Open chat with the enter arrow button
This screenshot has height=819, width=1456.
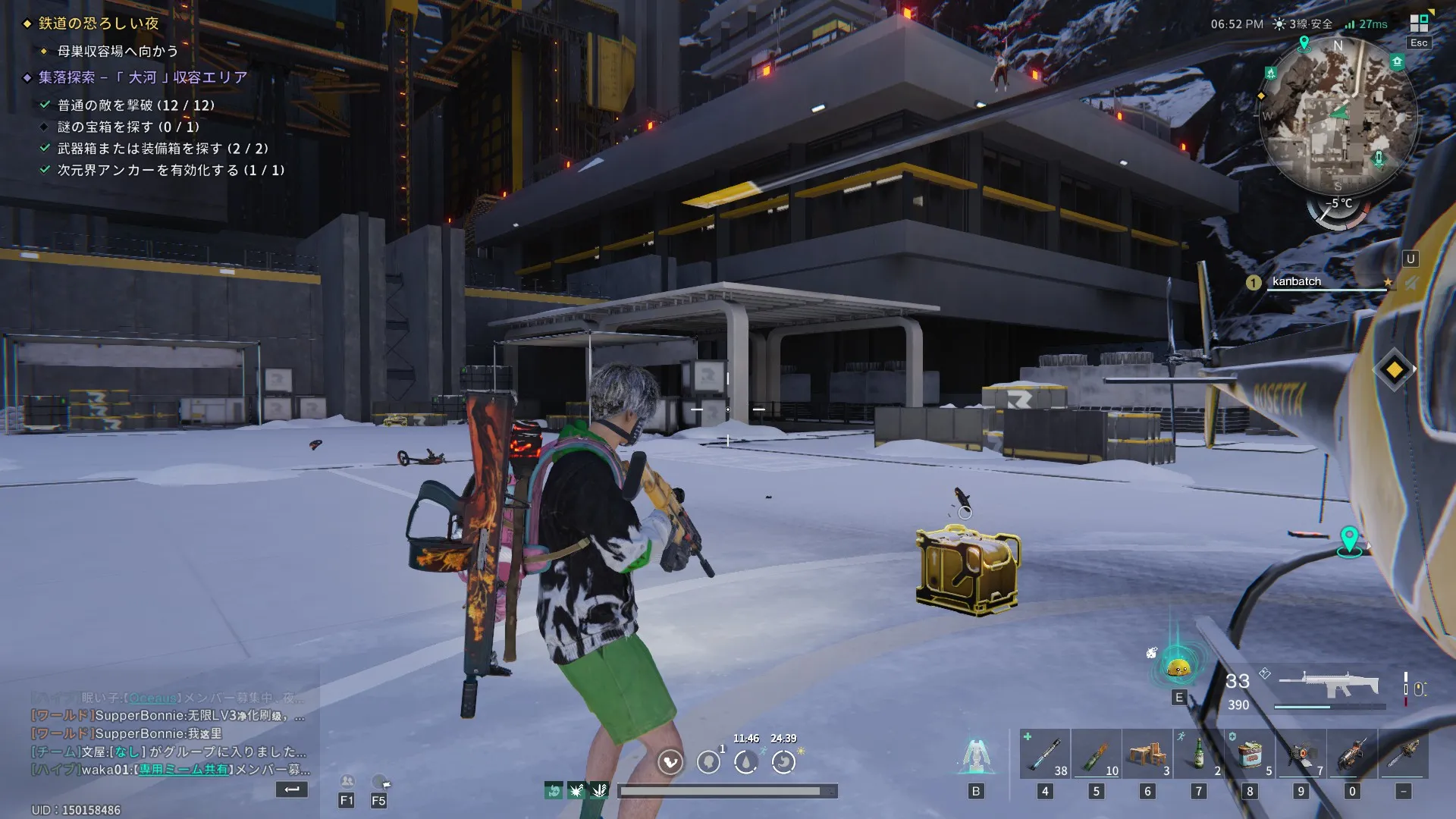(292, 789)
